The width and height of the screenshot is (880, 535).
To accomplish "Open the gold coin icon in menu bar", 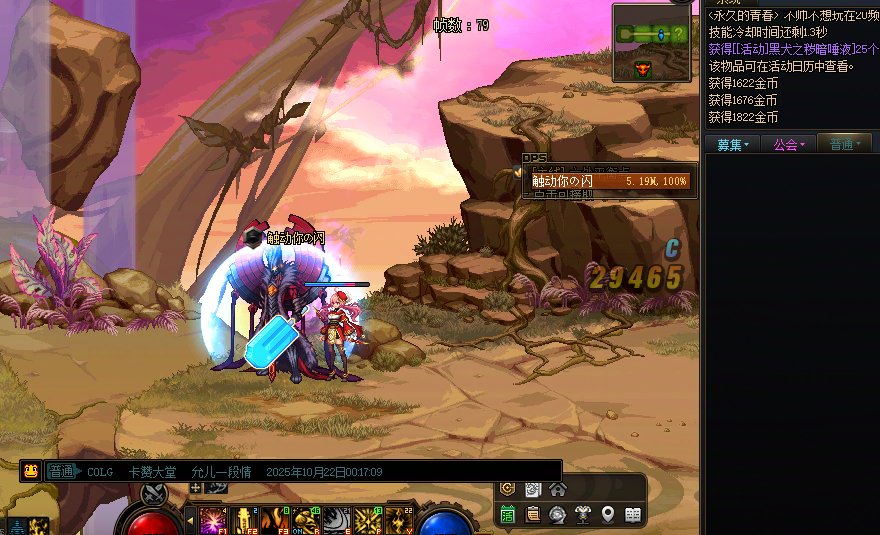I will click(x=508, y=489).
